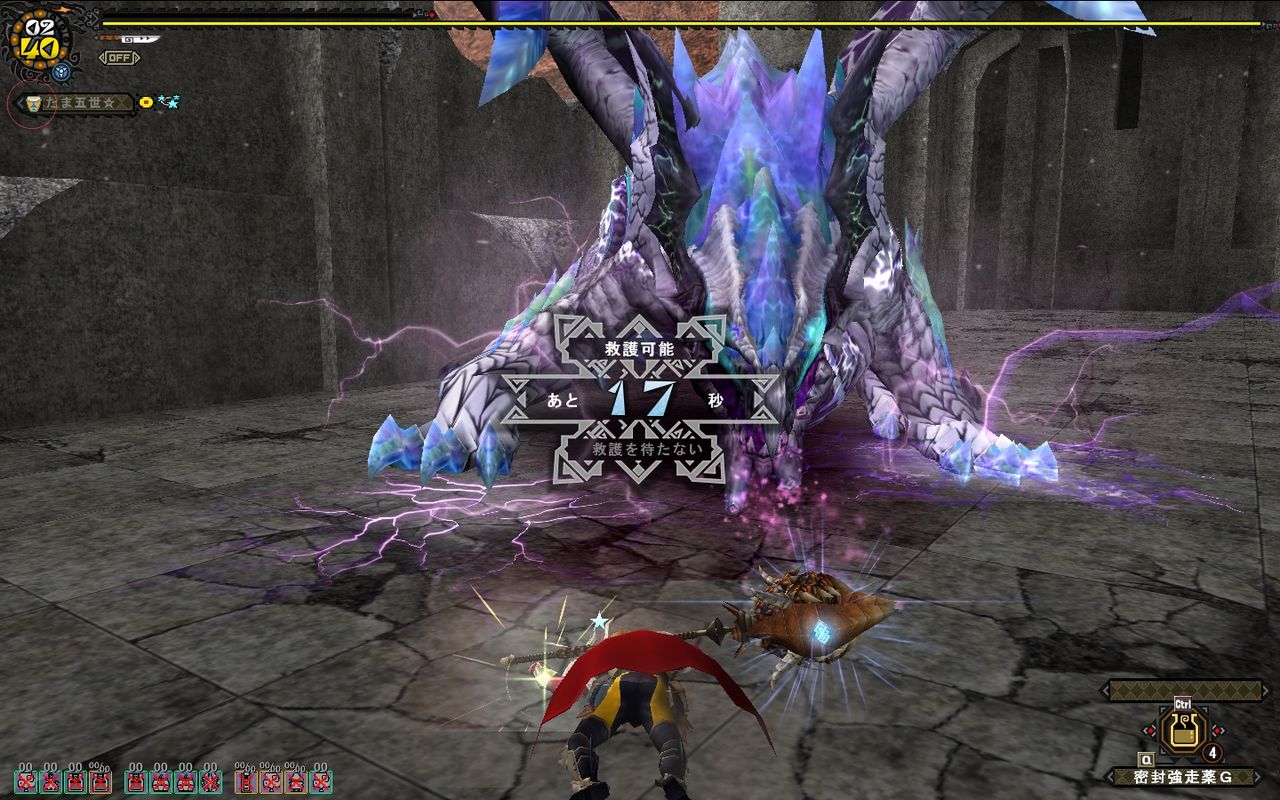Select the yellow coin buff icon
The width and height of the screenshot is (1280, 800).
(145, 102)
